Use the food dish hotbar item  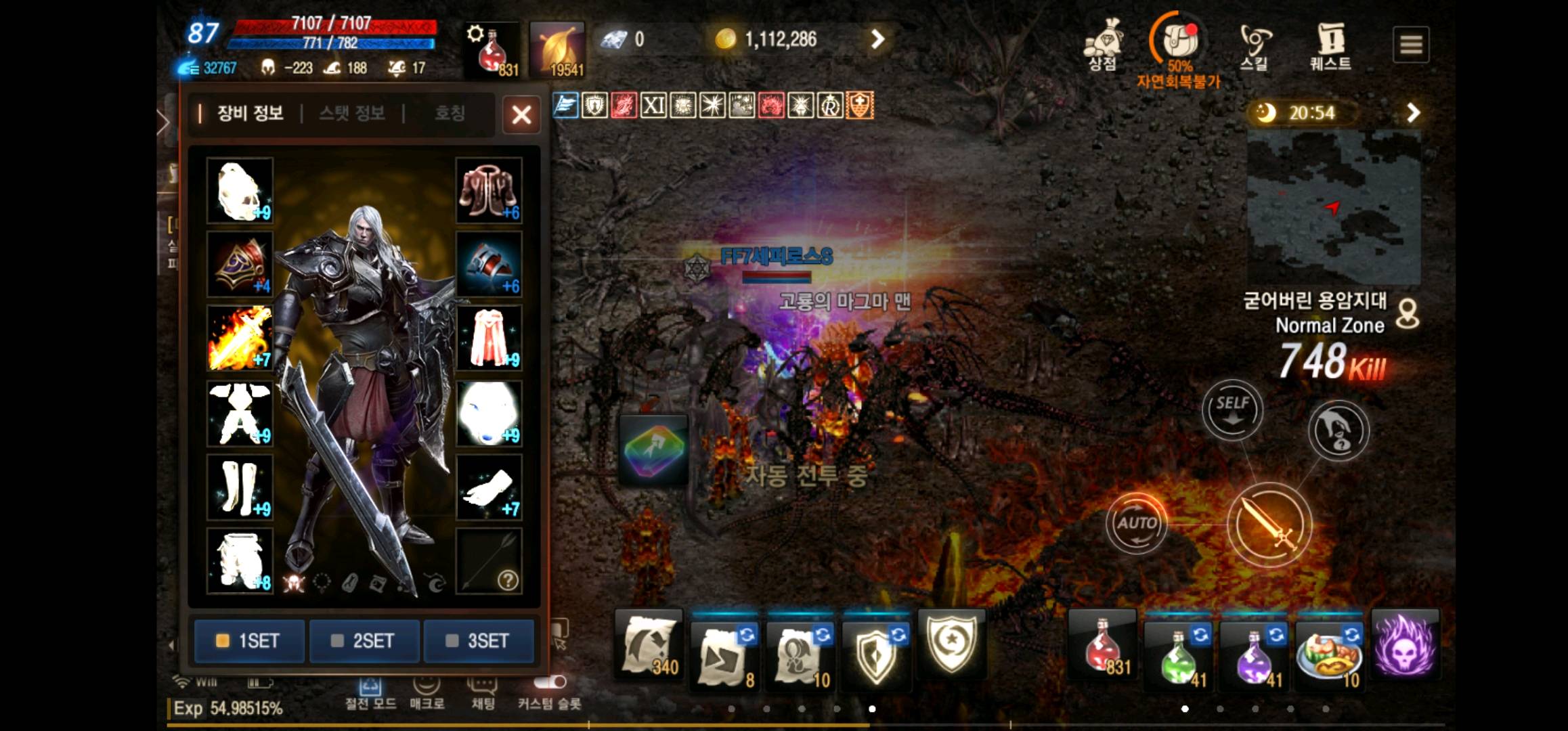click(1329, 650)
